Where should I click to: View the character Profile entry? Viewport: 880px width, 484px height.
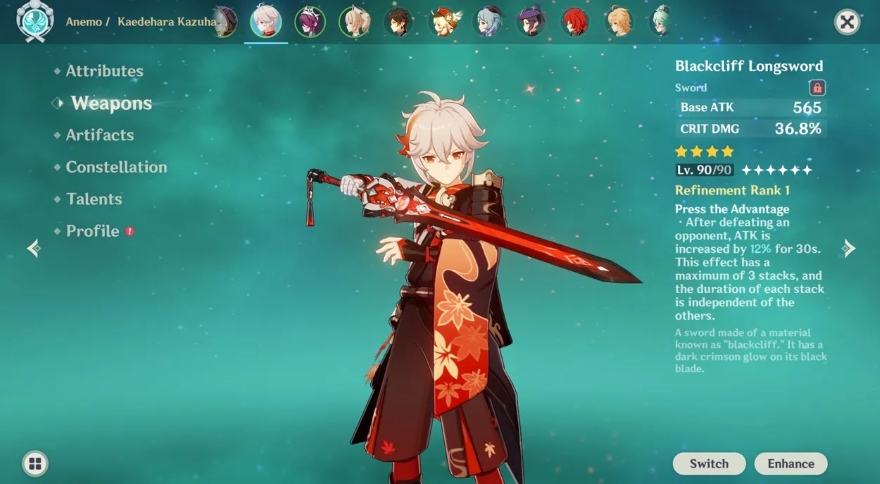point(92,231)
